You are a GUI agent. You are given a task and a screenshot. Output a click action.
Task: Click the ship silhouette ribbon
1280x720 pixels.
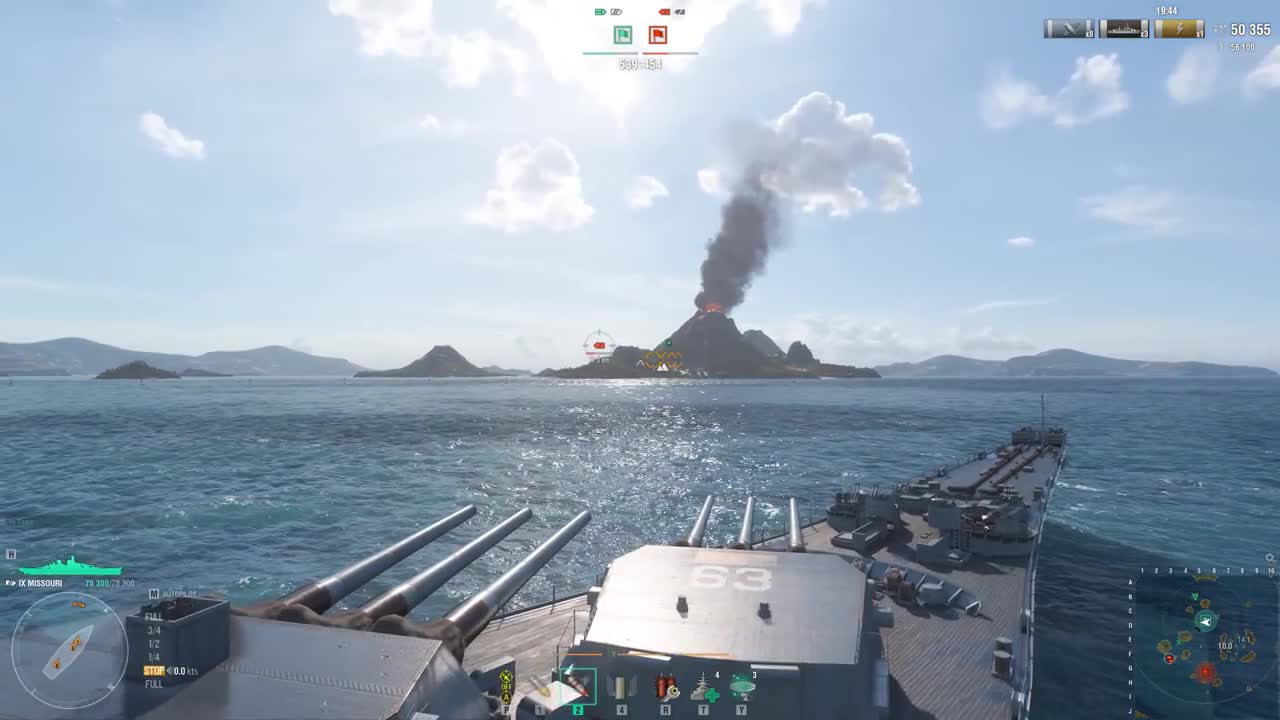click(x=1124, y=29)
